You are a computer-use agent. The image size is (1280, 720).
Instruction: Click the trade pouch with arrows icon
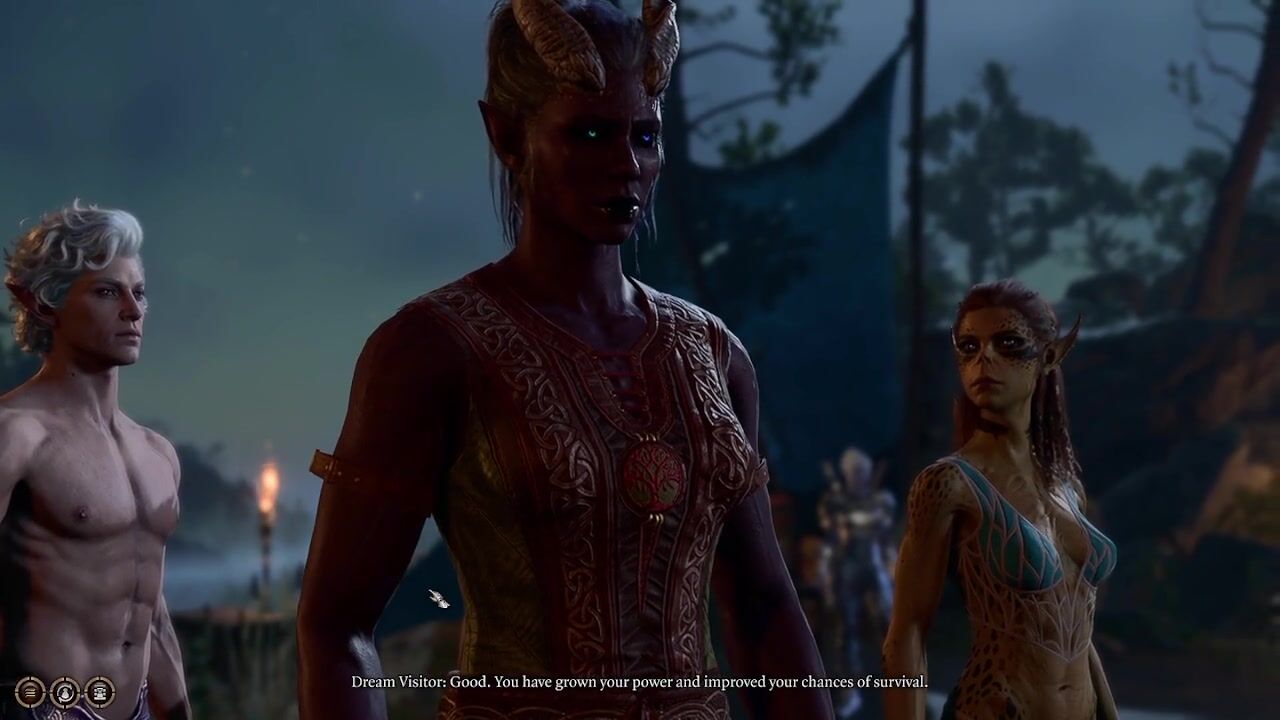(65, 692)
